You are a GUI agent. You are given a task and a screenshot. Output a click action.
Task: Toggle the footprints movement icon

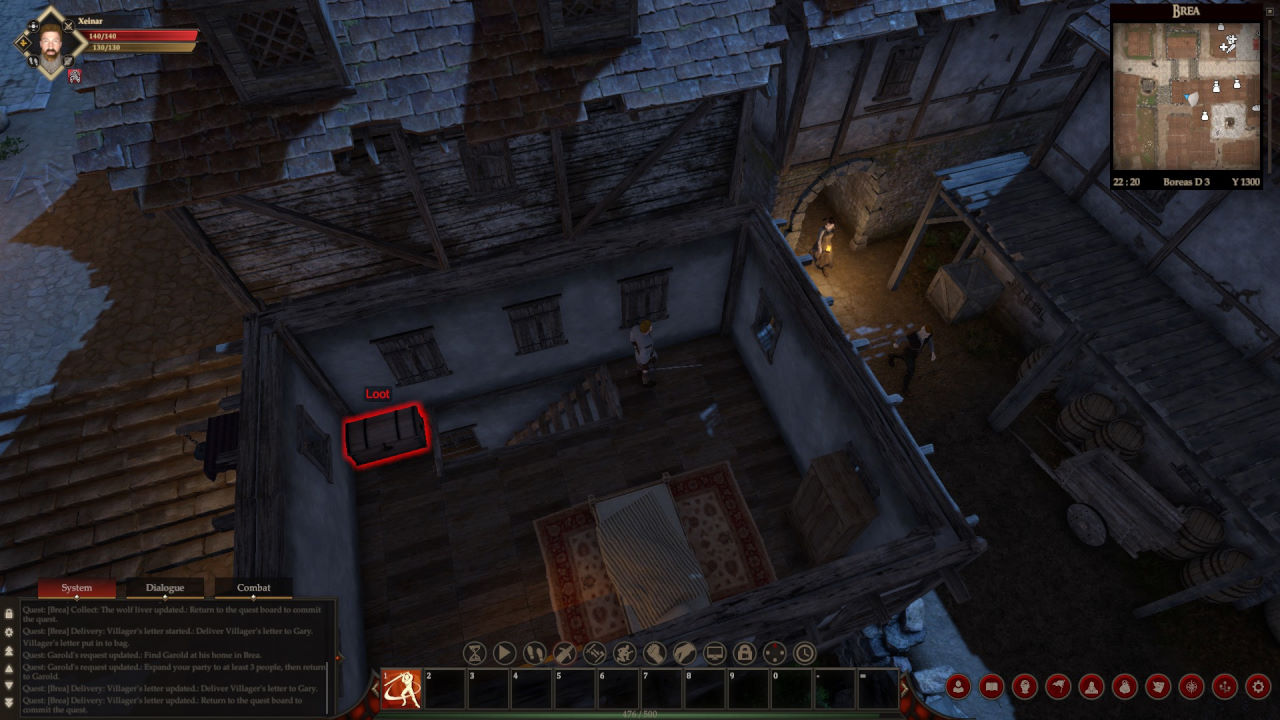(535, 654)
